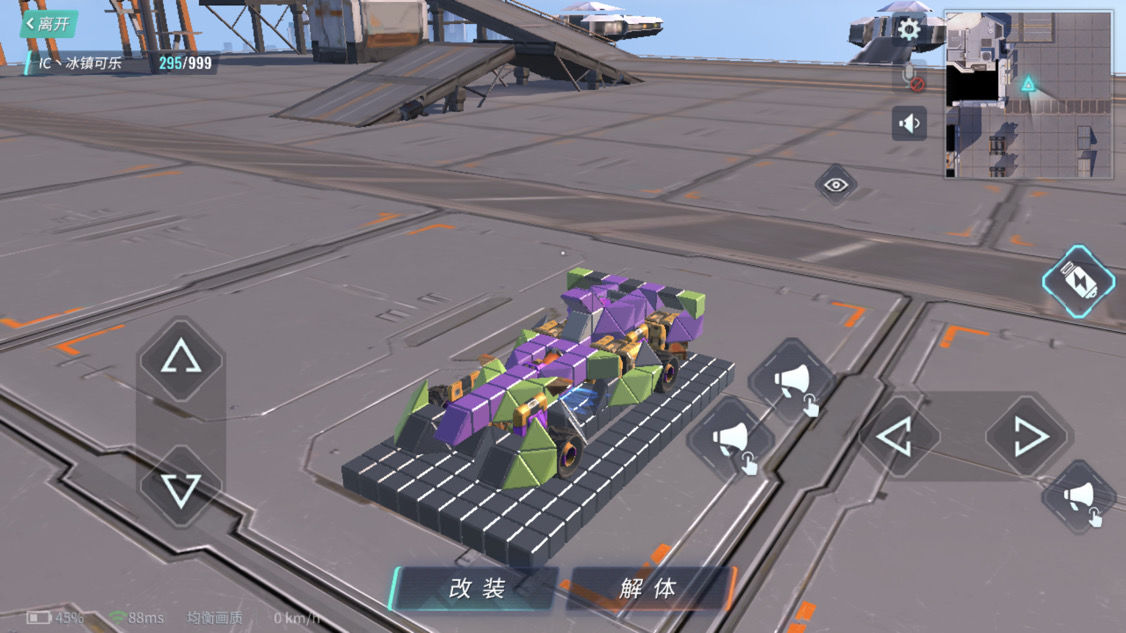
Task: Tap the up arrow to drive forward
Action: point(181,359)
